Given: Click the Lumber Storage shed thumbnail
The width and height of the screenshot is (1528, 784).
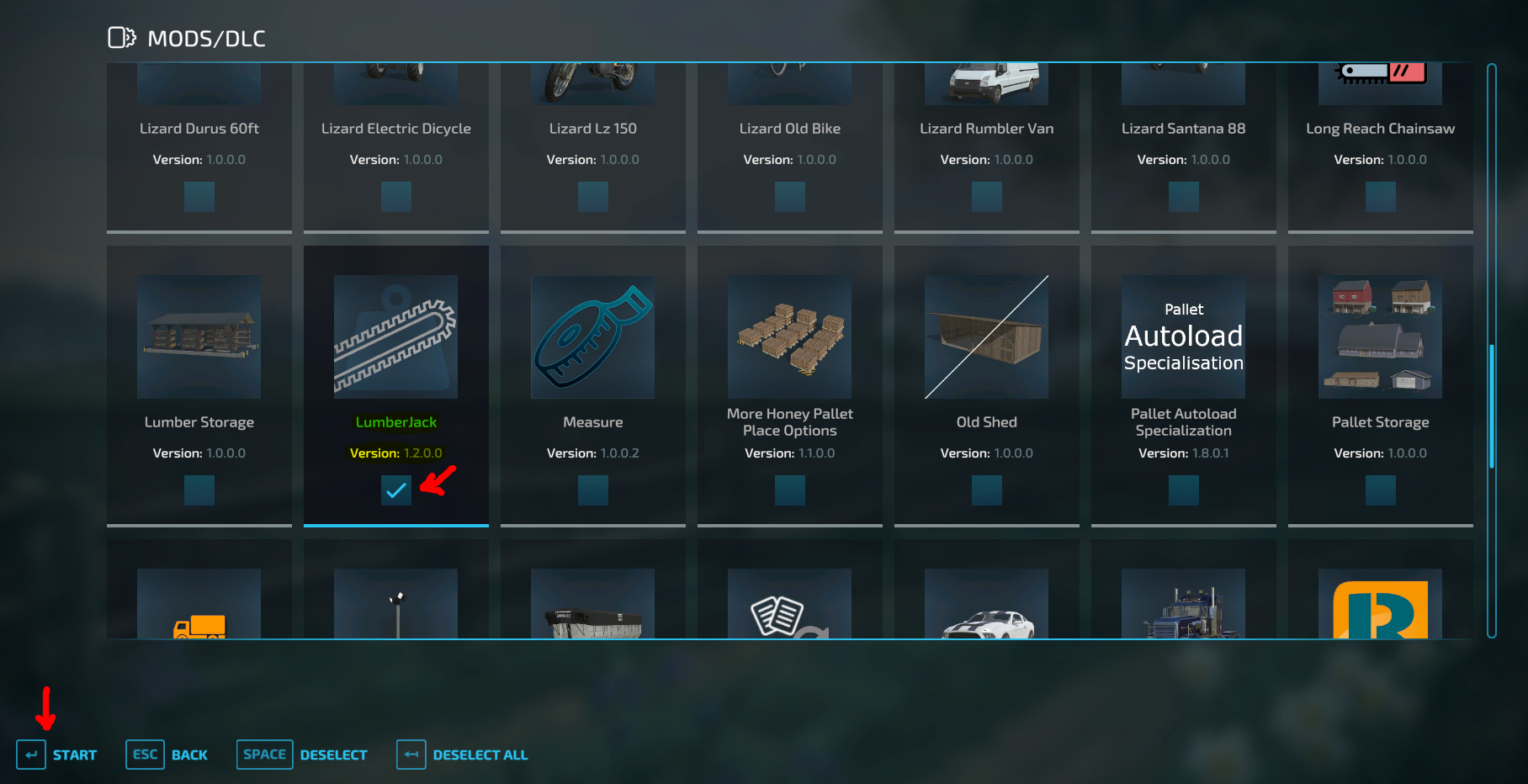Looking at the screenshot, I should (199, 336).
